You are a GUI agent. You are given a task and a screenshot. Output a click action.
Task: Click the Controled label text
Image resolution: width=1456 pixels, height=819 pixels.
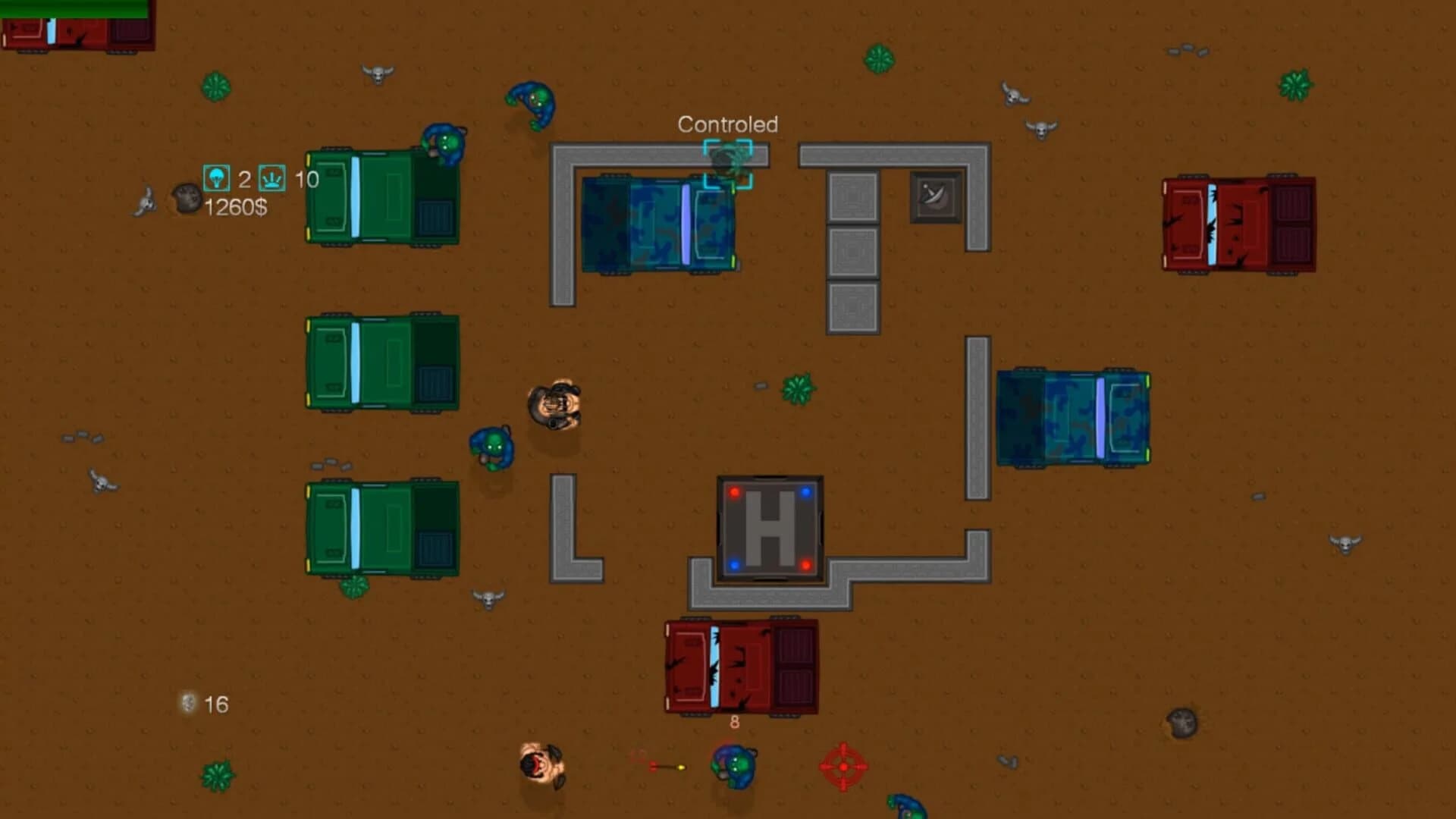click(729, 123)
